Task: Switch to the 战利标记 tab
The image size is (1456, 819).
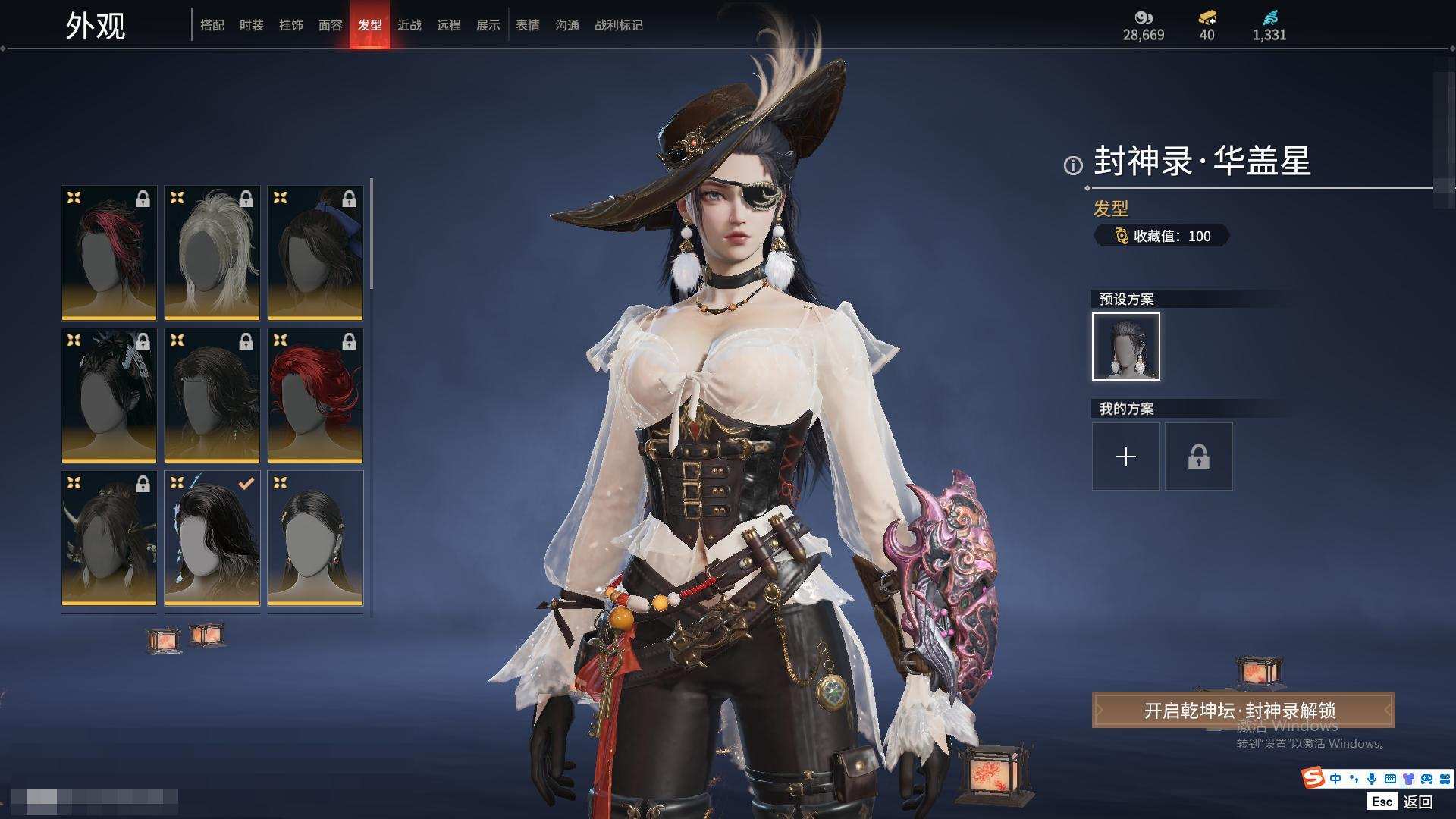Action: pos(618,25)
